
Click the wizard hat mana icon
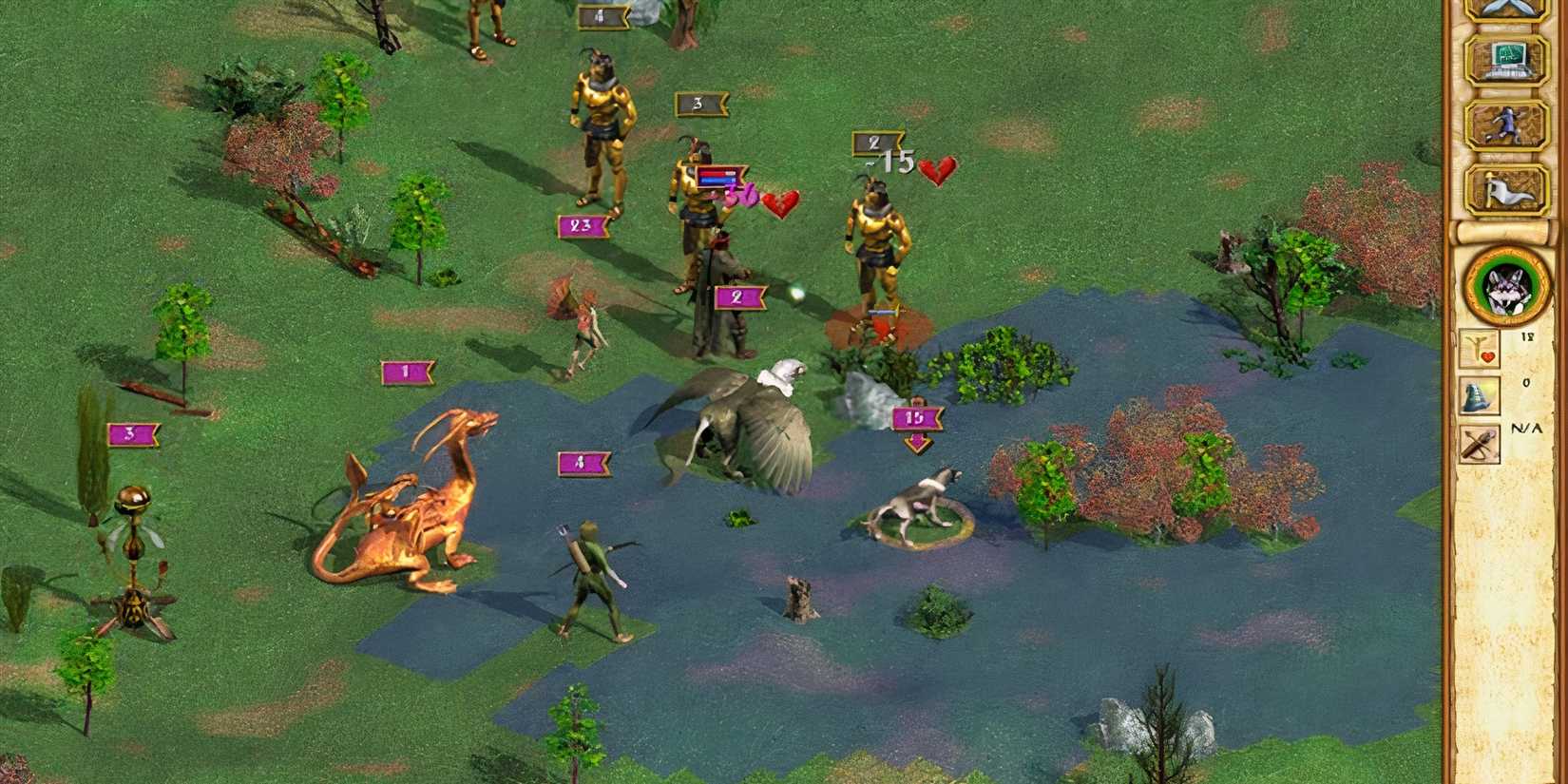1479,397
